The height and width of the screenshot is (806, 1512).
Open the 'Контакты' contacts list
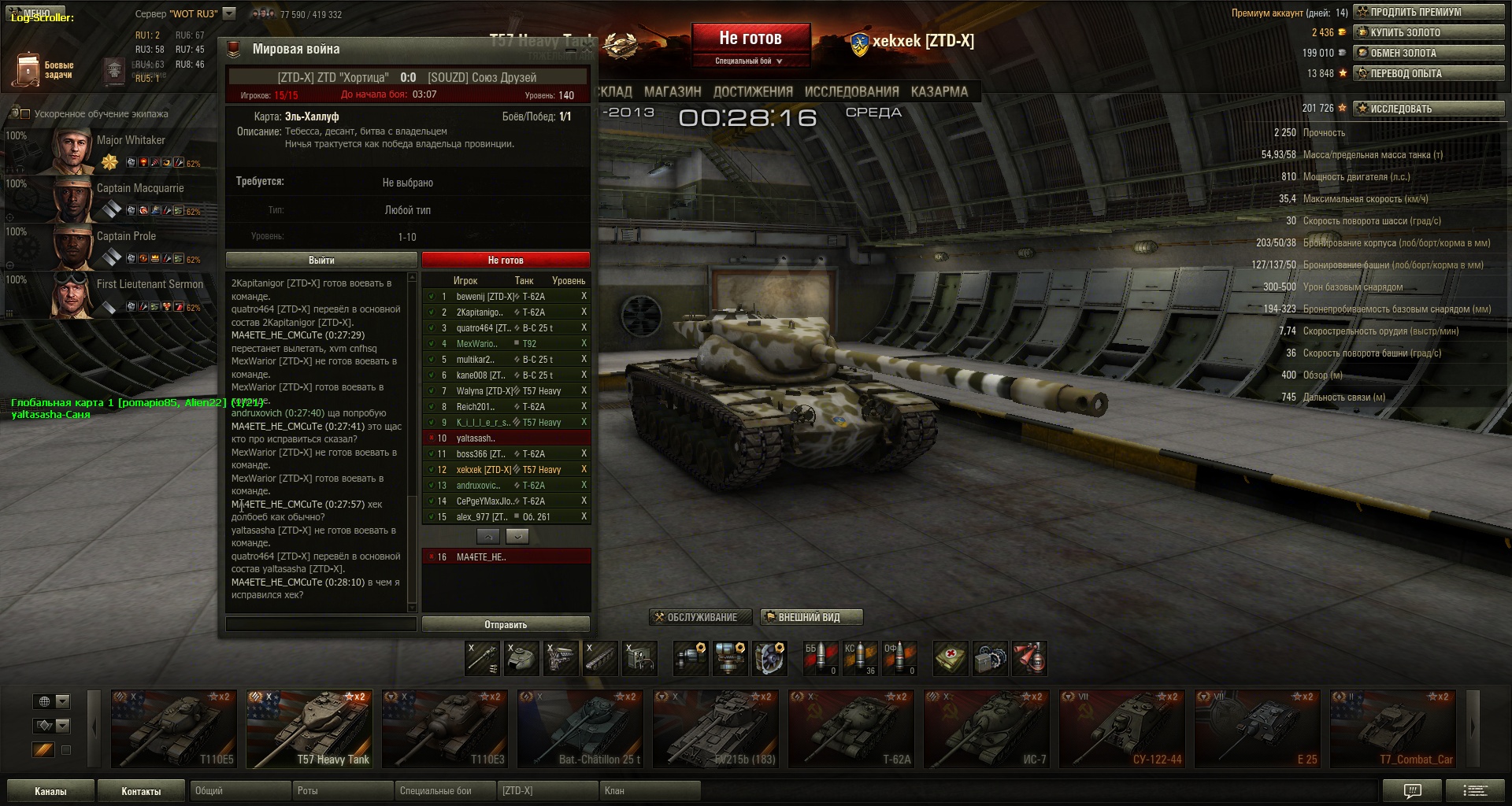pos(141,791)
